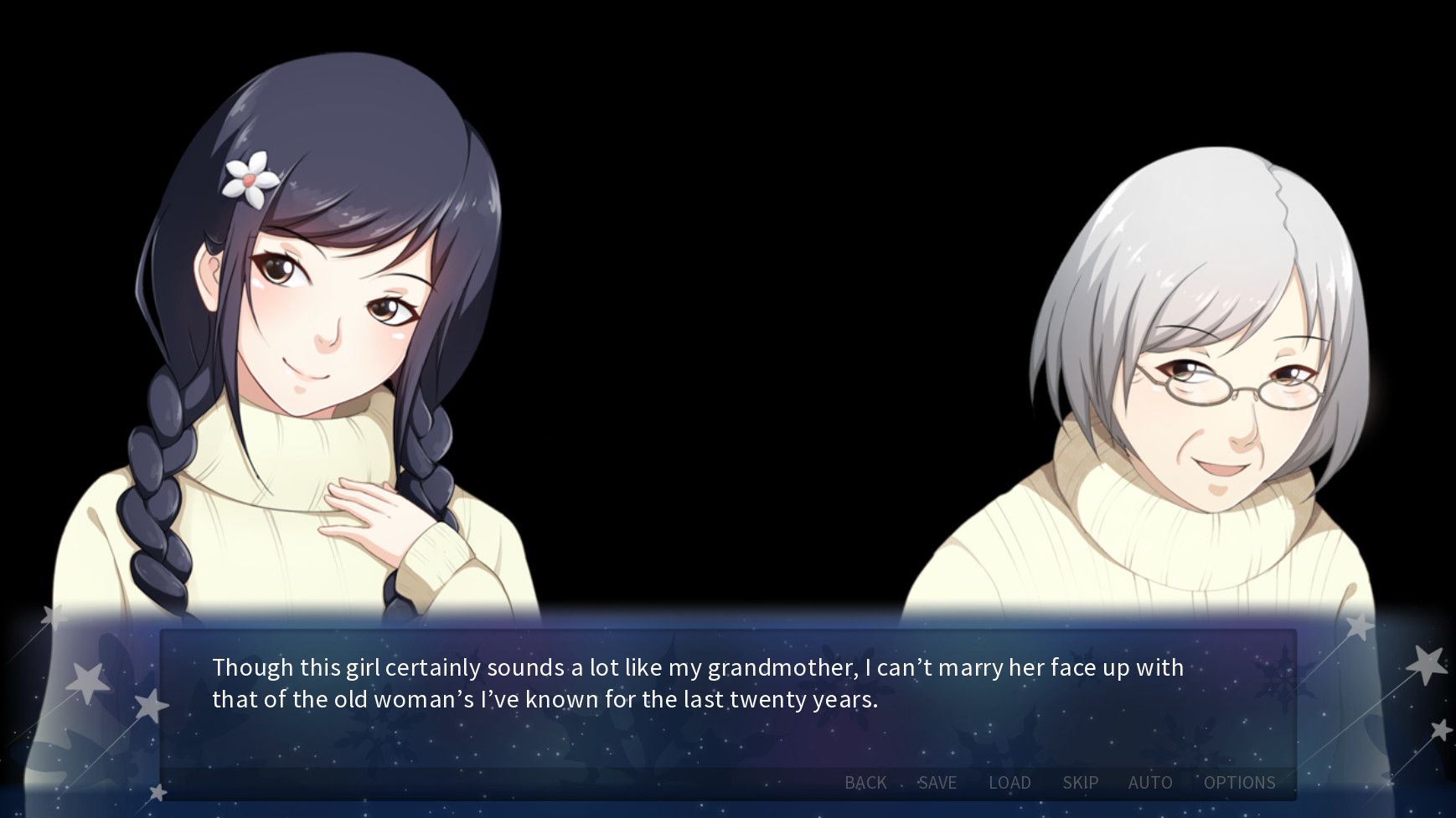Screen dimensions: 1456x818
Task: Open the Load game menu
Action: coord(1009,782)
